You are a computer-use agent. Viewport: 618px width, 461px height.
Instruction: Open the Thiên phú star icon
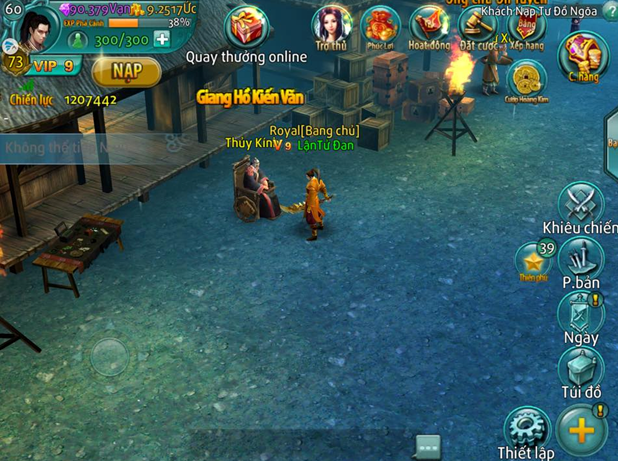click(x=533, y=262)
